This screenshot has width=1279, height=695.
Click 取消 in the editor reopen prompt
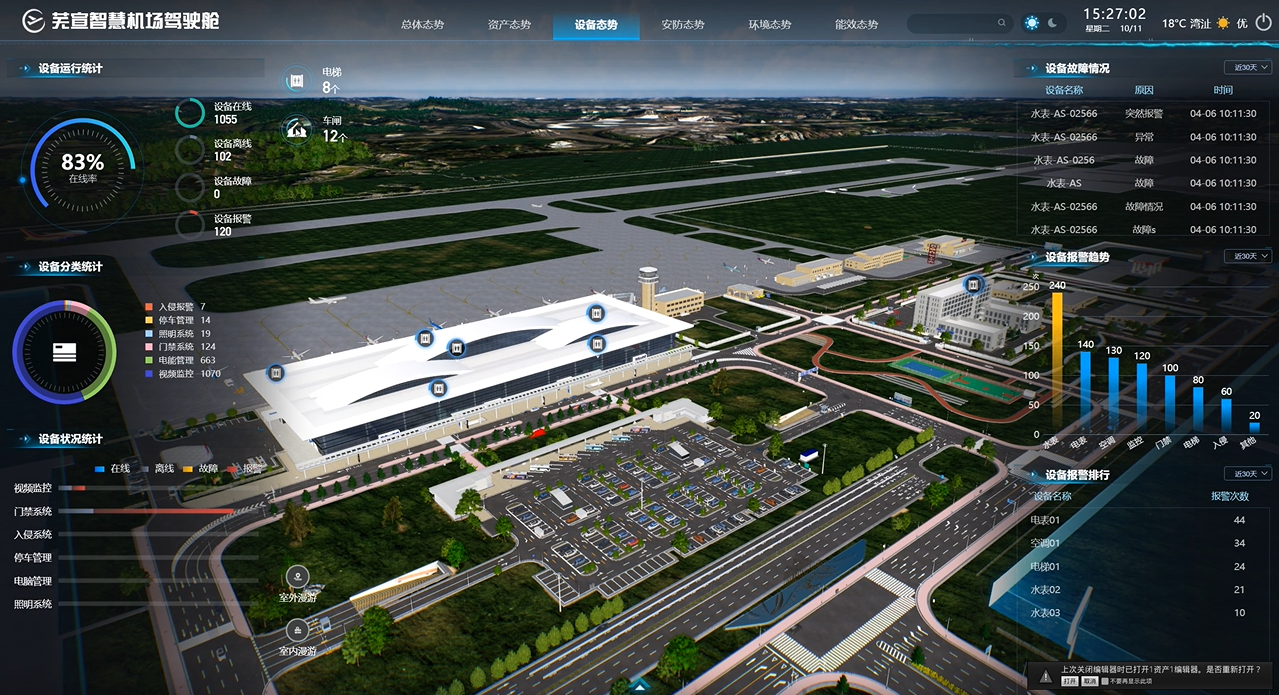1089,681
